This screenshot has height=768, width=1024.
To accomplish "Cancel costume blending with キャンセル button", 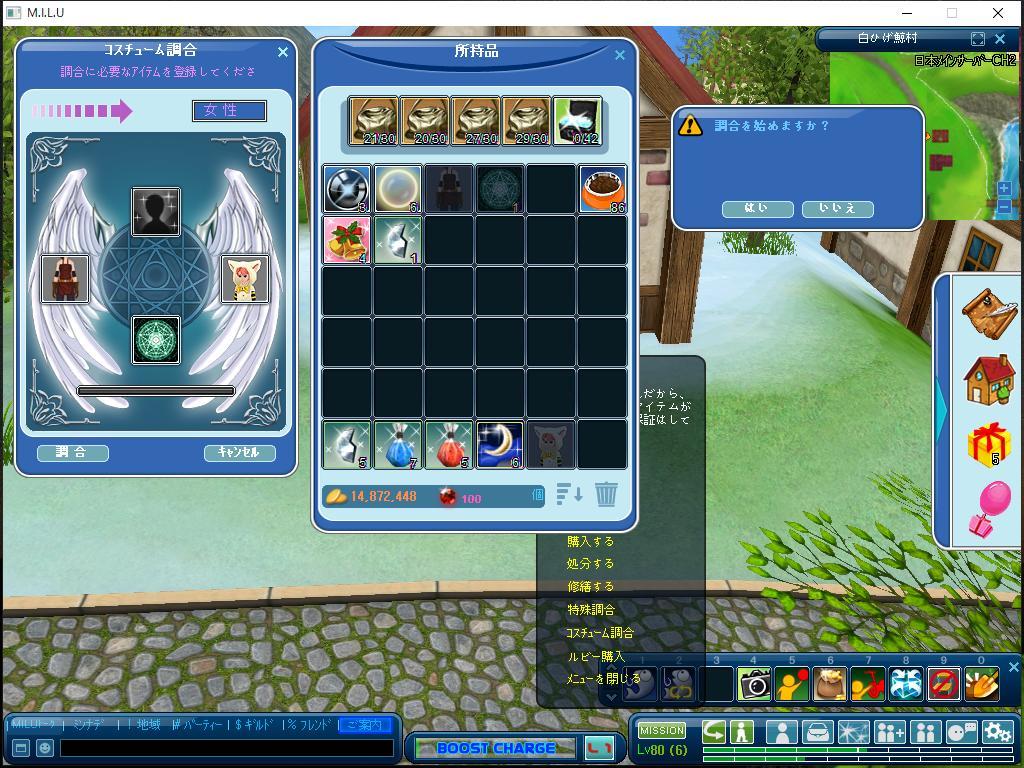I will 239,452.
